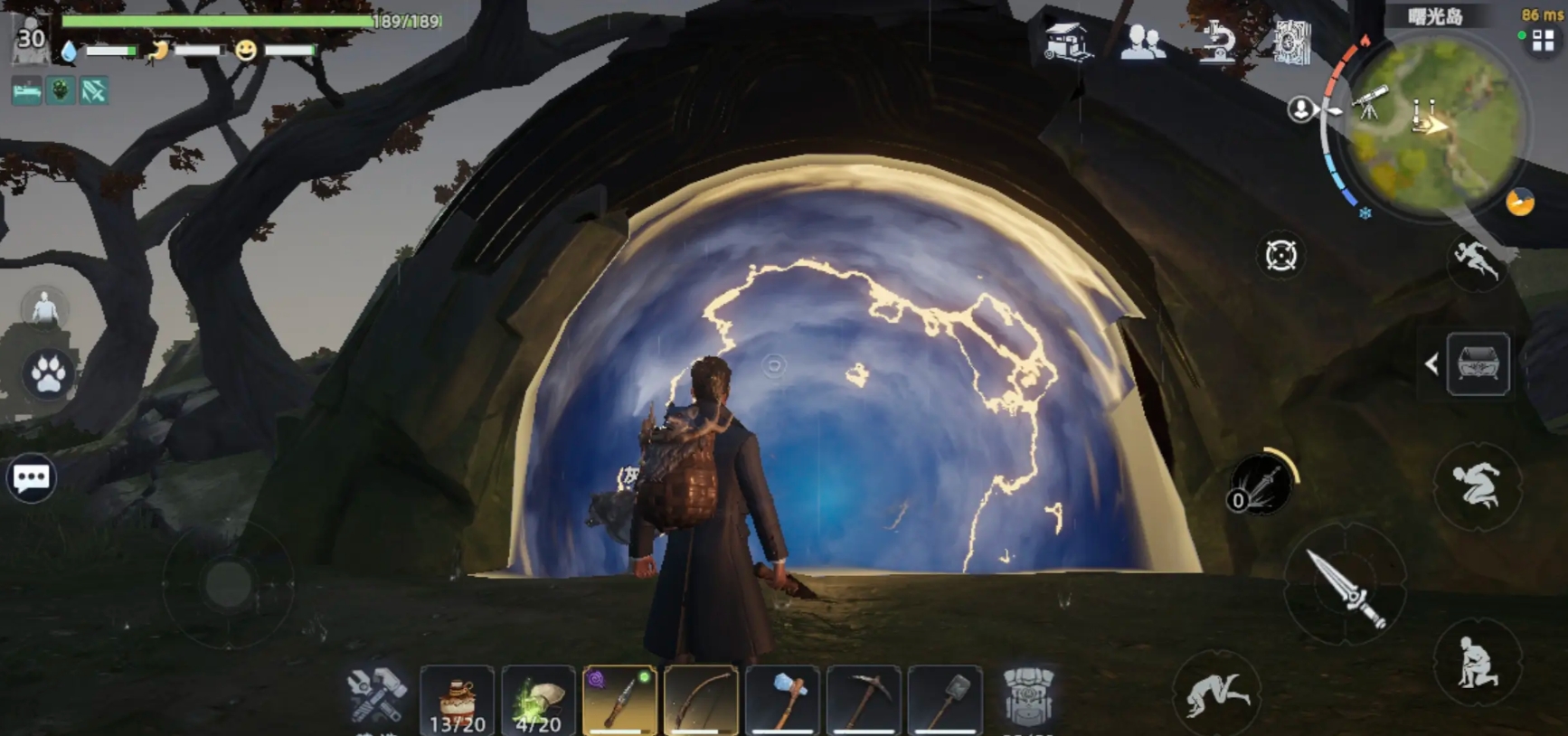Image resolution: width=1568 pixels, height=736 pixels.
Task: Tap the paw print pet button
Action: coord(49,373)
